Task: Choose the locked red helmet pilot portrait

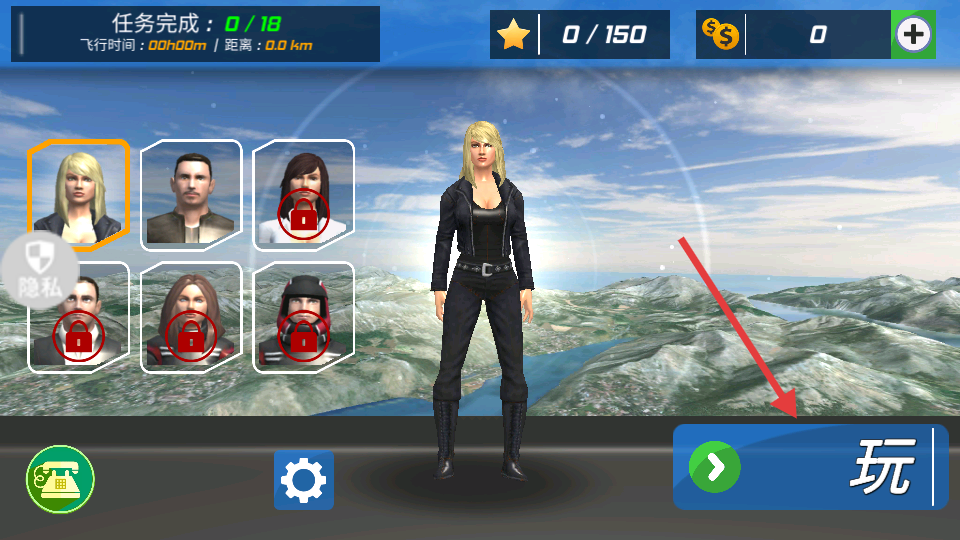Action: pyautogui.click(x=303, y=317)
